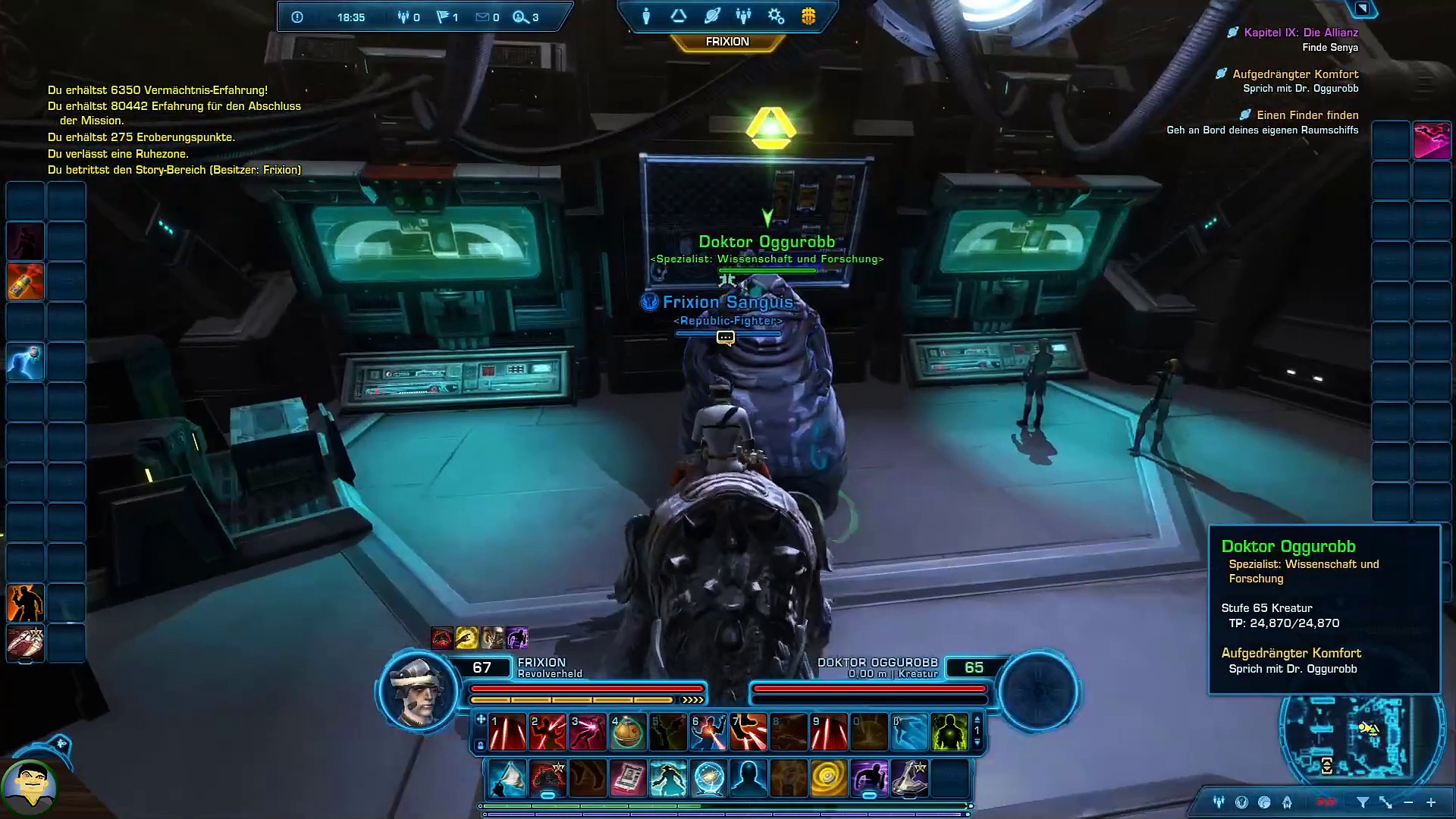Open the minimap filter funnel
This screenshot has width=1456, height=819.
tap(1362, 802)
